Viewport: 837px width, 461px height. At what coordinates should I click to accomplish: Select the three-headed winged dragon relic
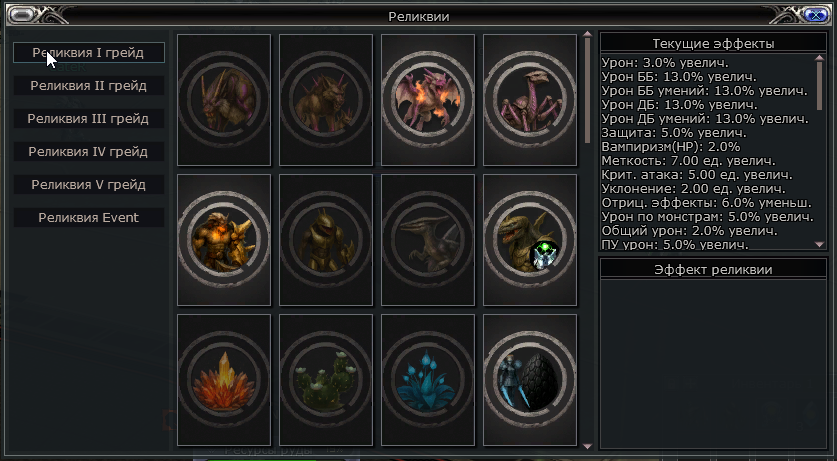point(428,100)
